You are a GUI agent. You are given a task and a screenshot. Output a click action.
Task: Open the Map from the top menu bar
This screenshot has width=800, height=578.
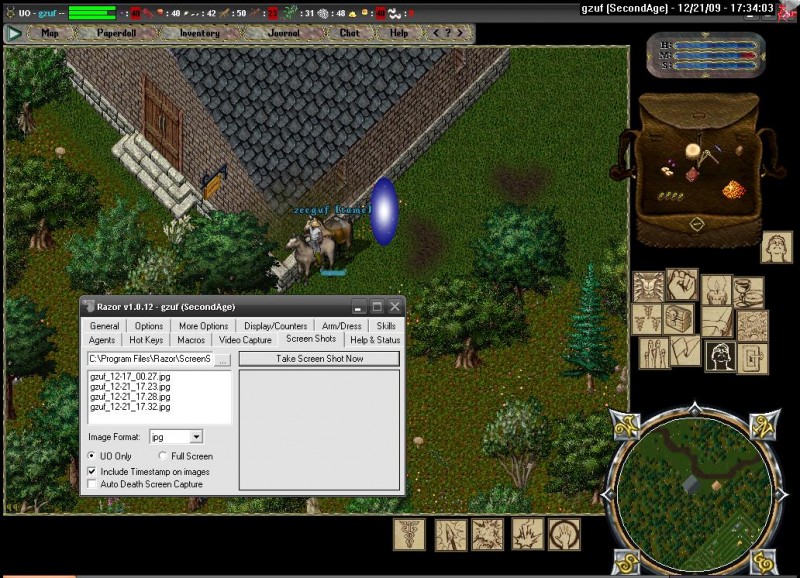point(49,33)
